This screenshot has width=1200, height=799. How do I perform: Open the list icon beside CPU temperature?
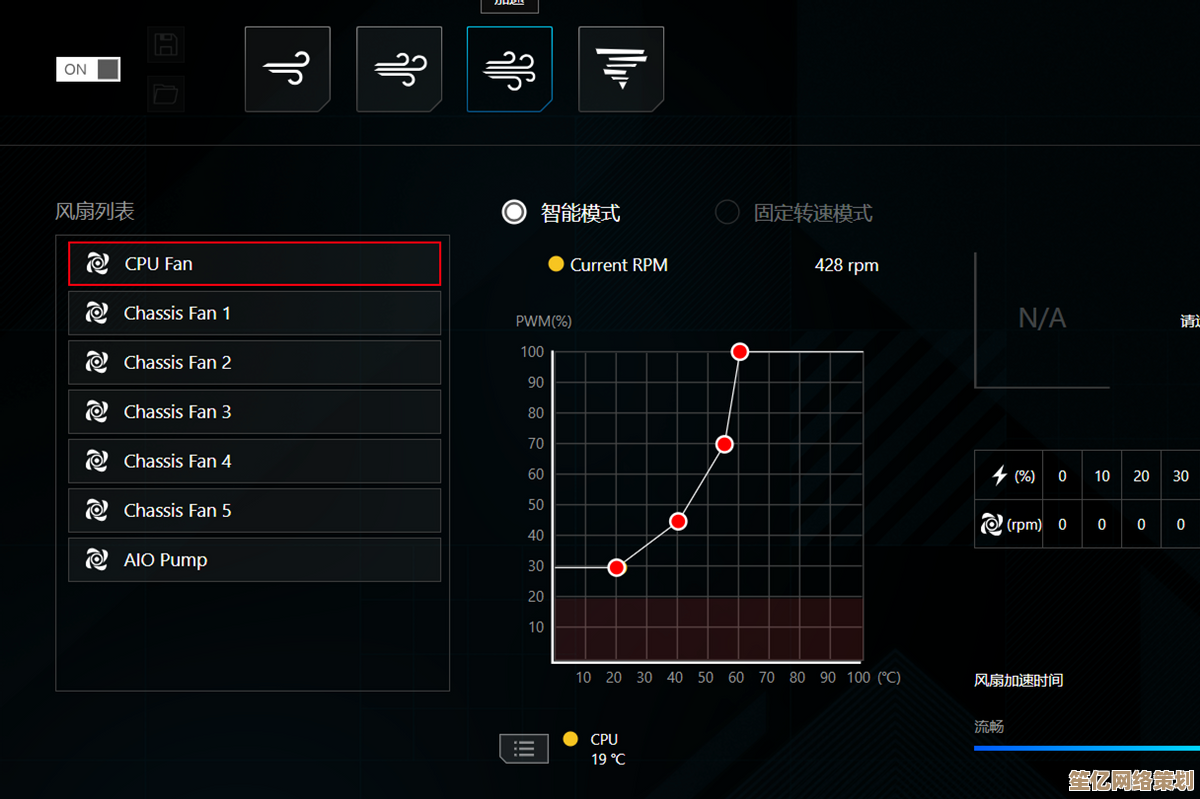coord(524,748)
